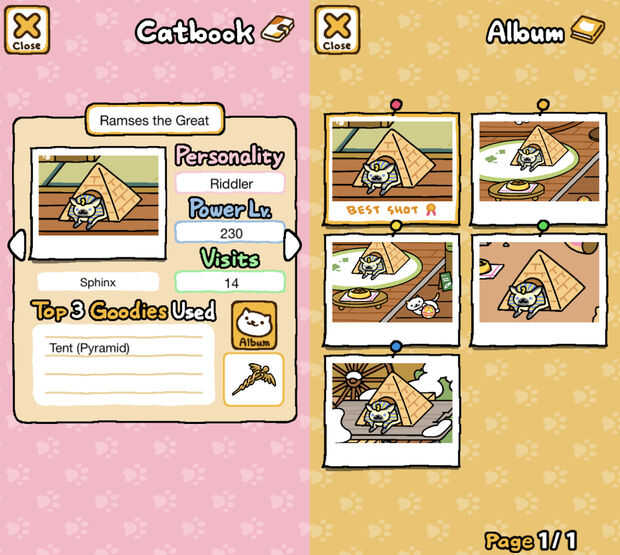This screenshot has height=555, width=620.
Task: Close the Album screen
Action: [x=337, y=29]
